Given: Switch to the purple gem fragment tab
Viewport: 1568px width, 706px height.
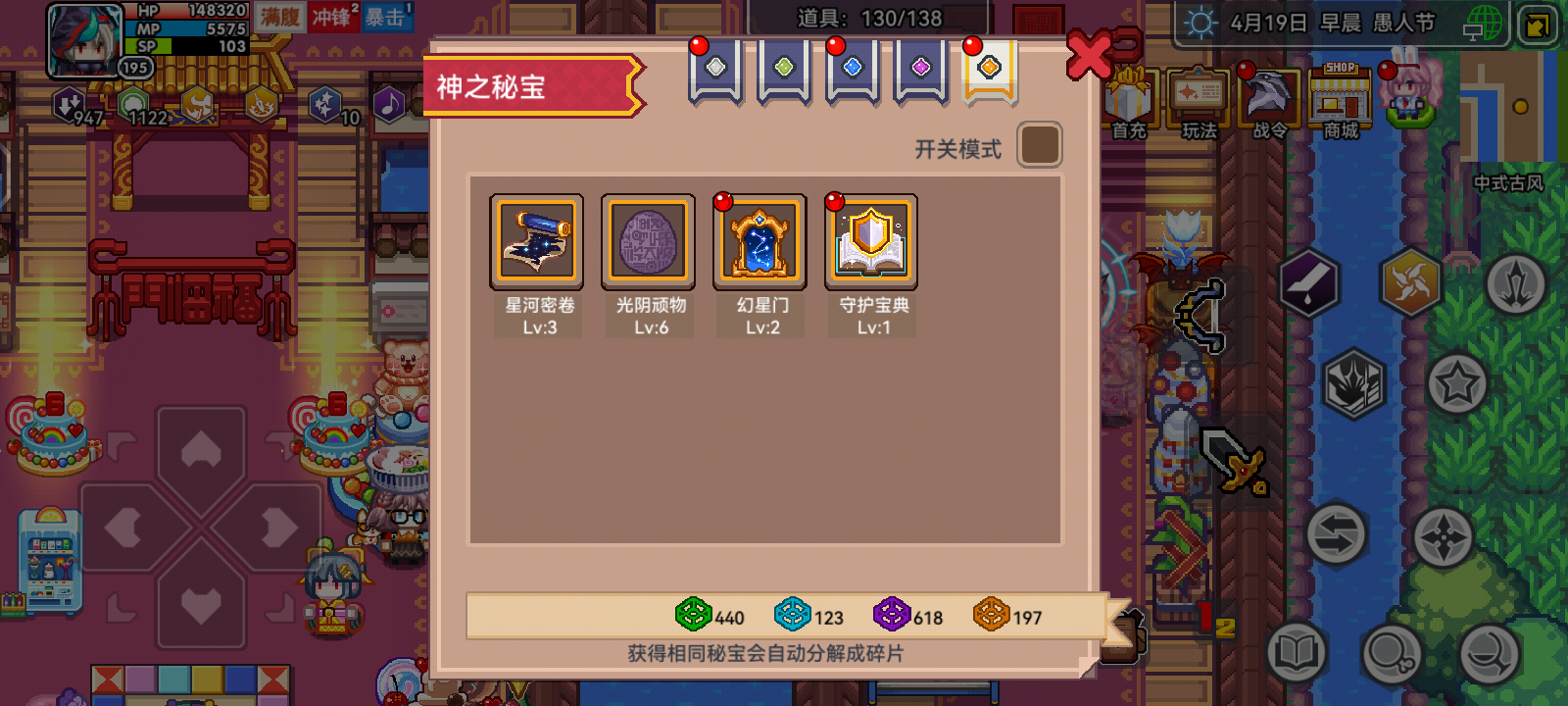Looking at the screenshot, I should [919, 69].
